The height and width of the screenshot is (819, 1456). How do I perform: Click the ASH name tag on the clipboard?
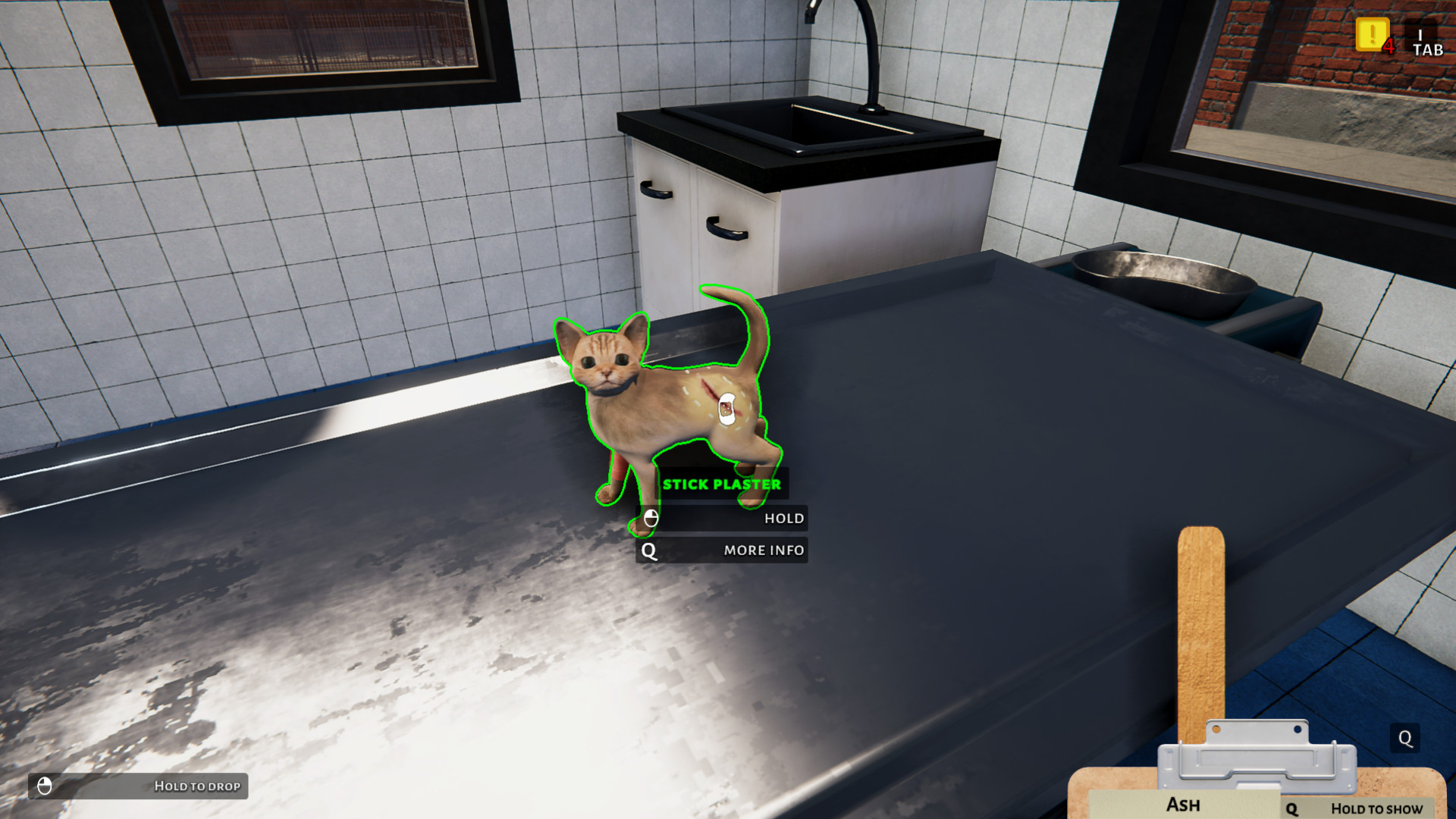coord(1183,805)
